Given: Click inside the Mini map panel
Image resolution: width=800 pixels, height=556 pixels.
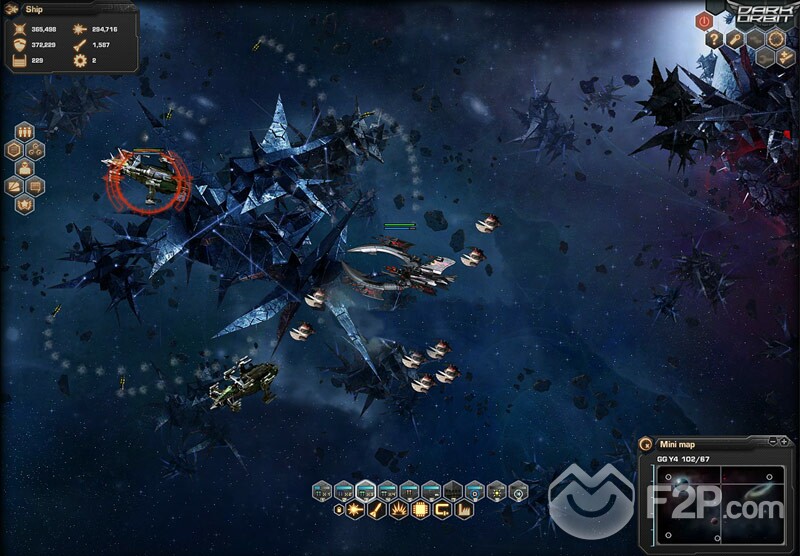Looking at the screenshot, I should 716,501.
